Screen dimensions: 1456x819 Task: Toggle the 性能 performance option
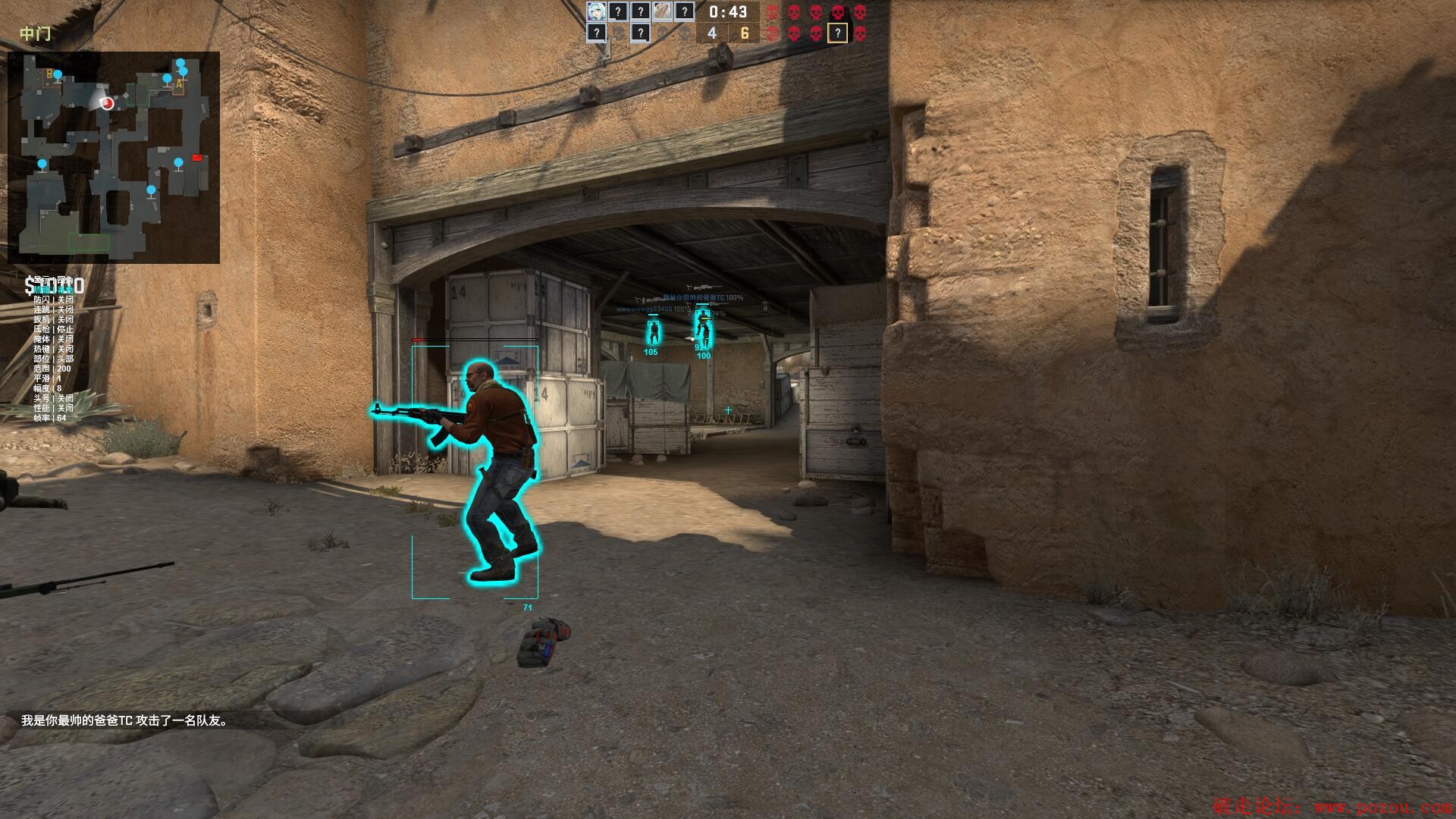53,408
